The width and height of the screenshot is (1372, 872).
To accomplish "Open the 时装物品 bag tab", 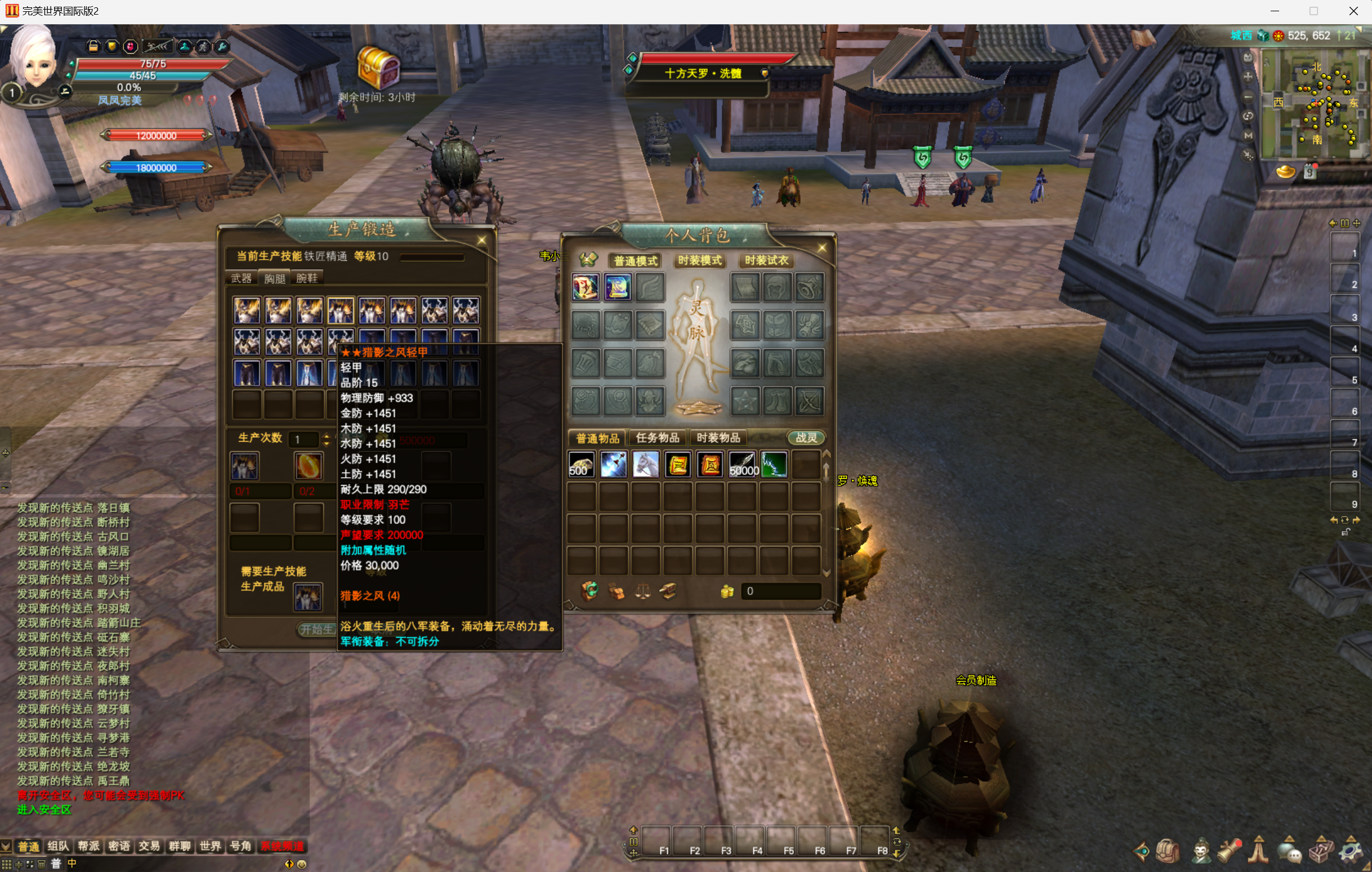I will tap(718, 438).
